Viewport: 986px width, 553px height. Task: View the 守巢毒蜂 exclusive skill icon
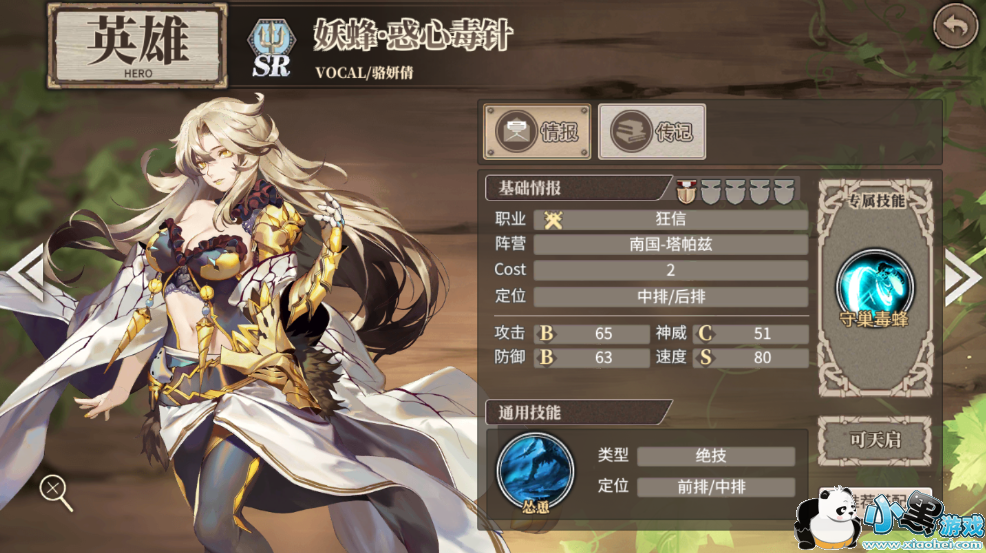[875, 284]
